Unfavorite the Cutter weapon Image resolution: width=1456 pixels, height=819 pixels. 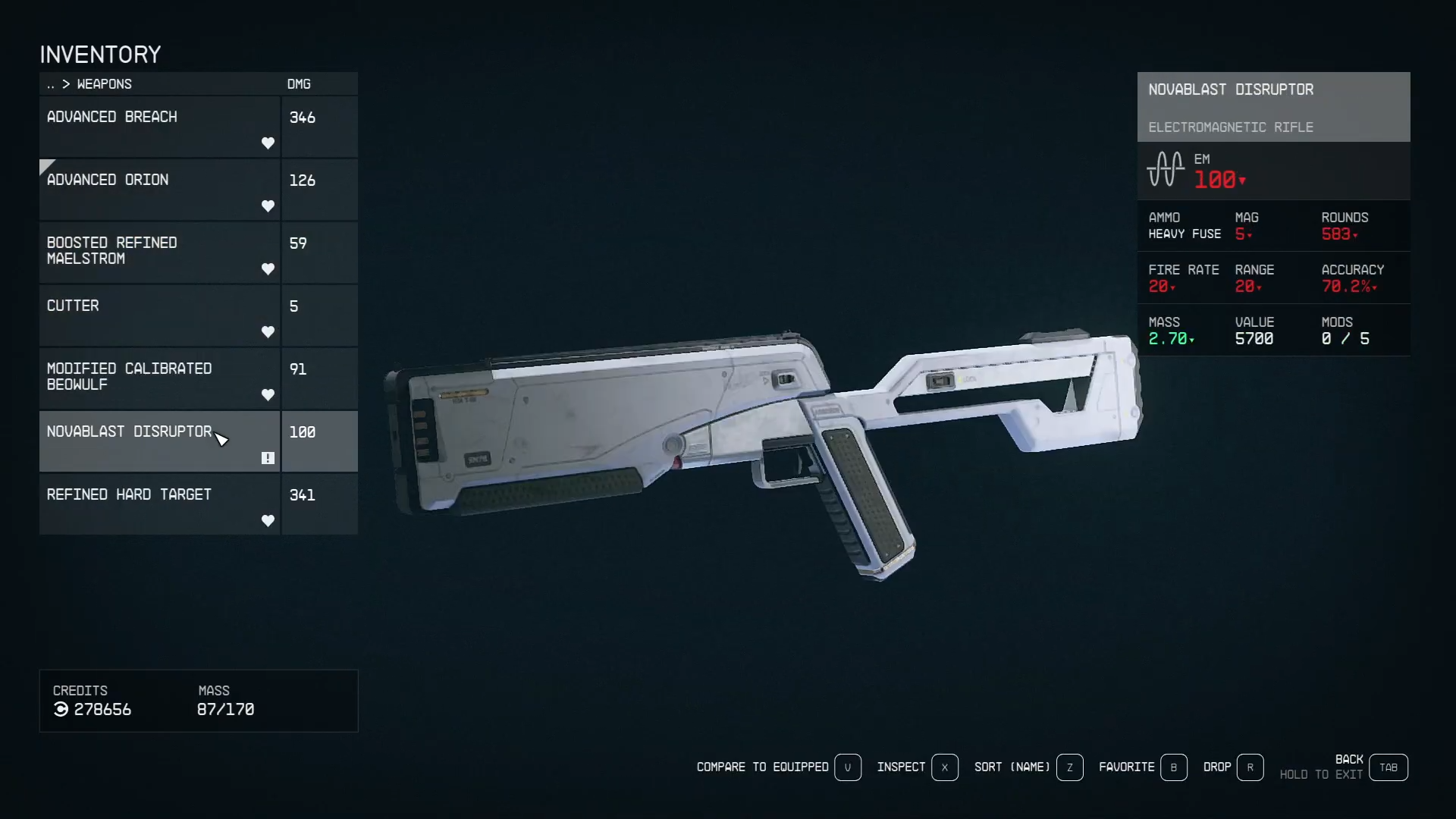point(268,332)
